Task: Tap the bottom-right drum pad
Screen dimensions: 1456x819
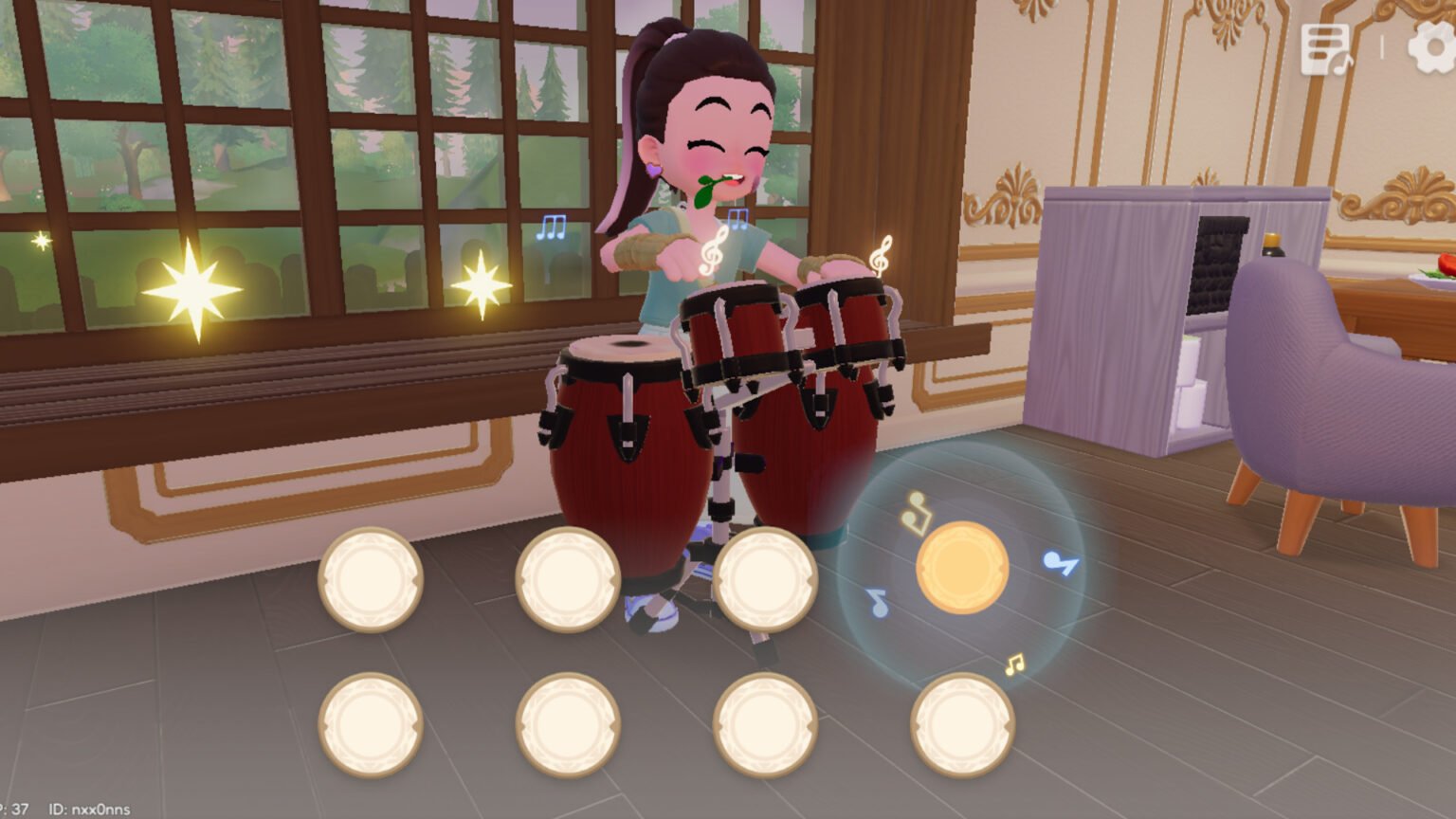Action: pyautogui.click(x=961, y=724)
